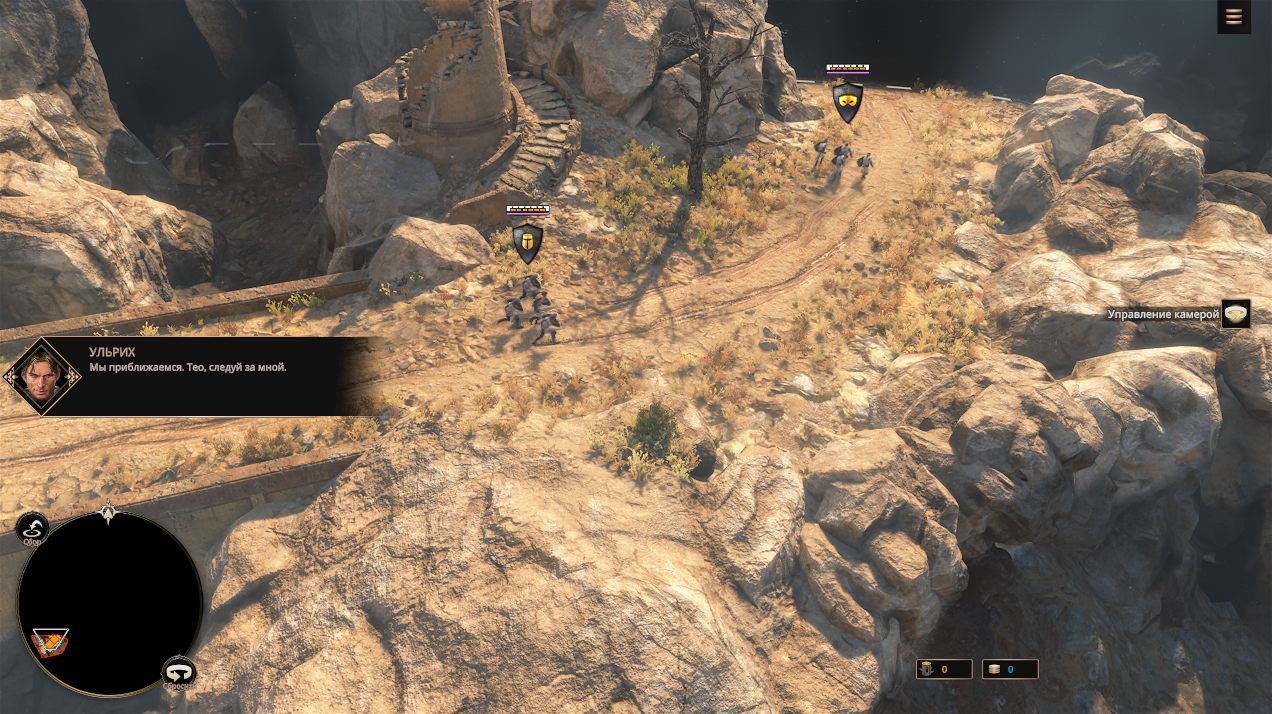The height and width of the screenshot is (714, 1272).
Task: Click Ульрих's portrait in the dialogue box
Action: (41, 376)
